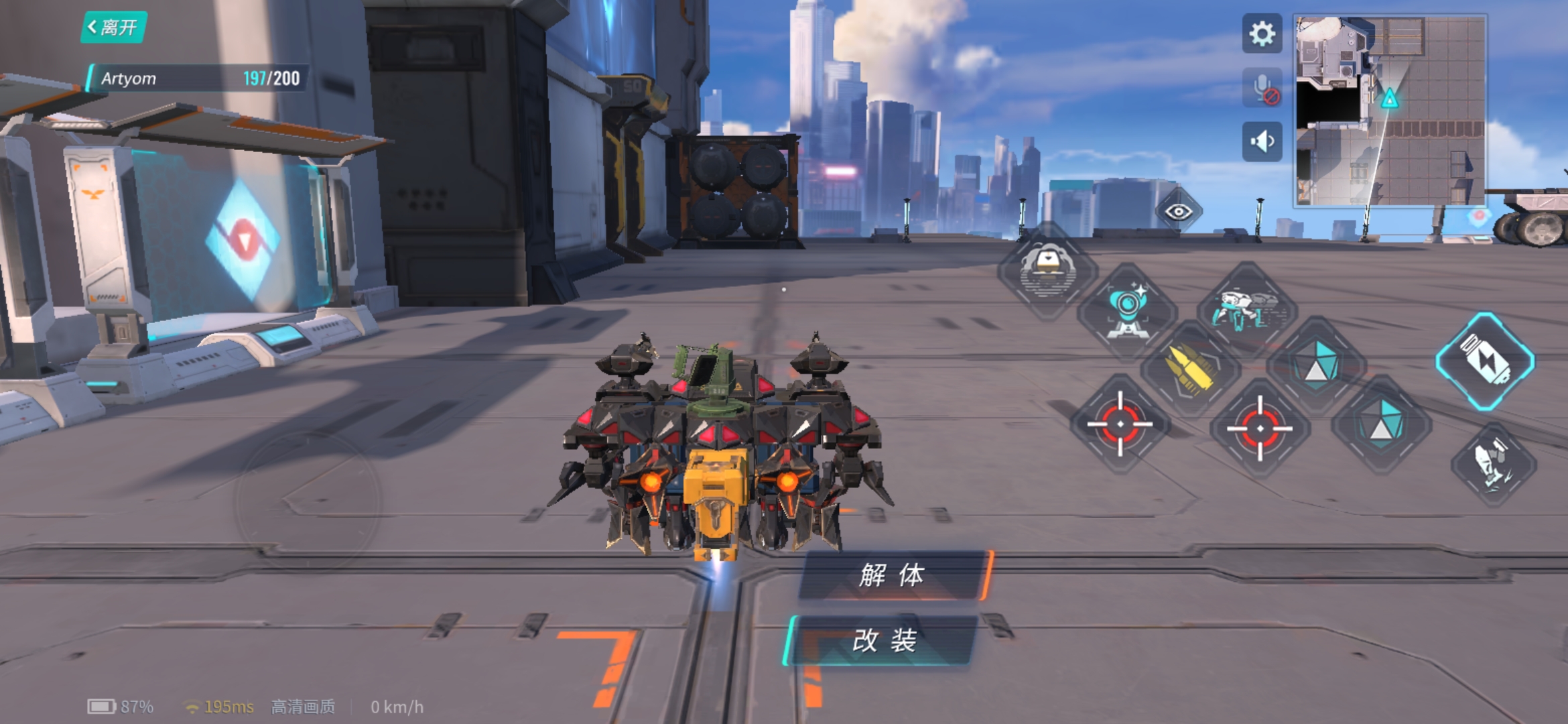The image size is (1568, 724).
Task: Use the yellow bullets ammo skill
Action: tap(1189, 369)
